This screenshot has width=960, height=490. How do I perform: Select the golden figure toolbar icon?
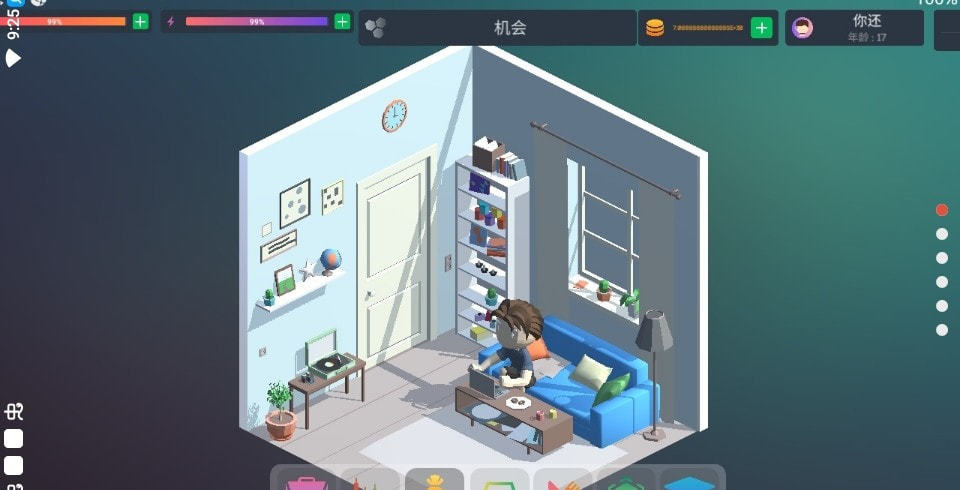(434, 481)
